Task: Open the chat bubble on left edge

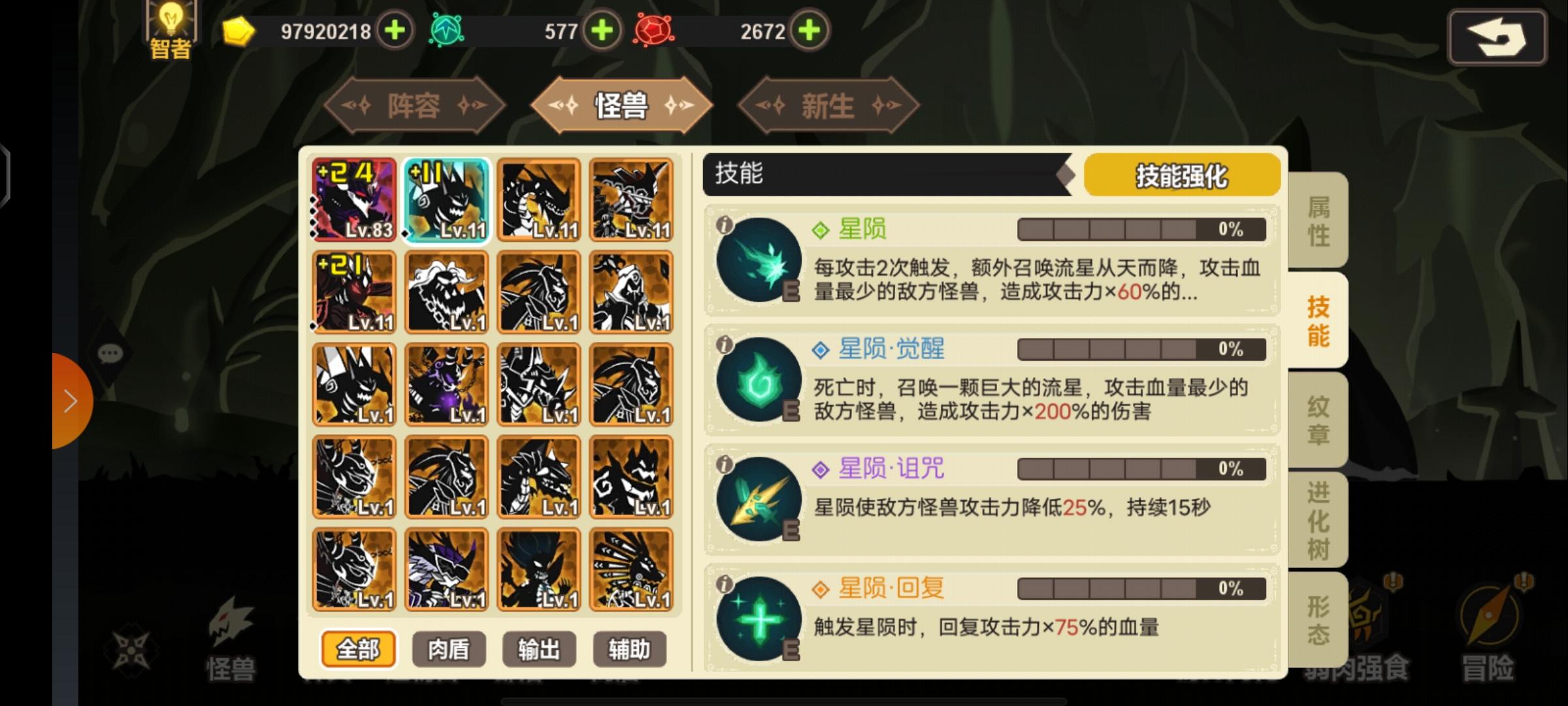Action: [110, 354]
